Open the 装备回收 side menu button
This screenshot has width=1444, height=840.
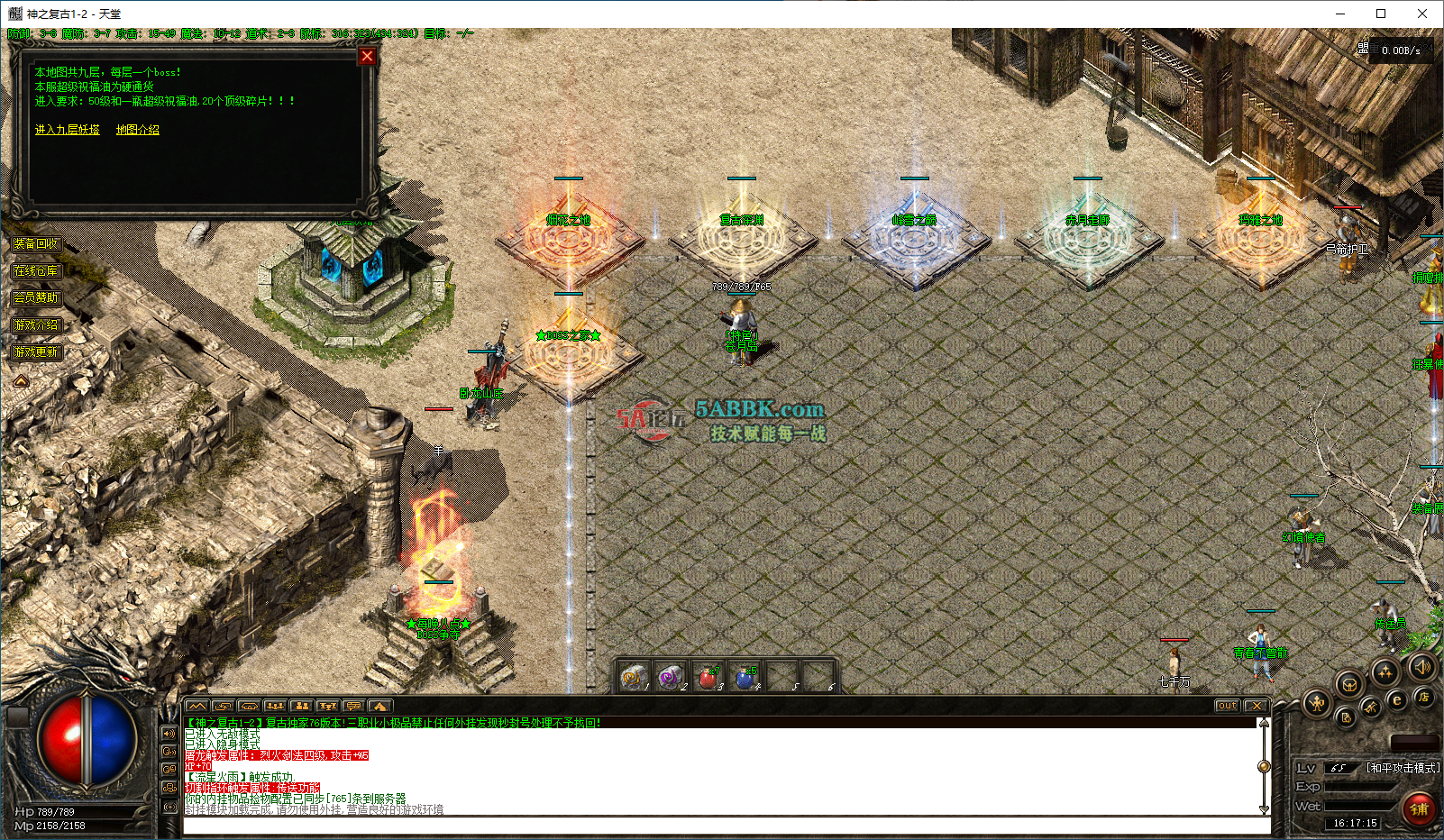[36, 243]
